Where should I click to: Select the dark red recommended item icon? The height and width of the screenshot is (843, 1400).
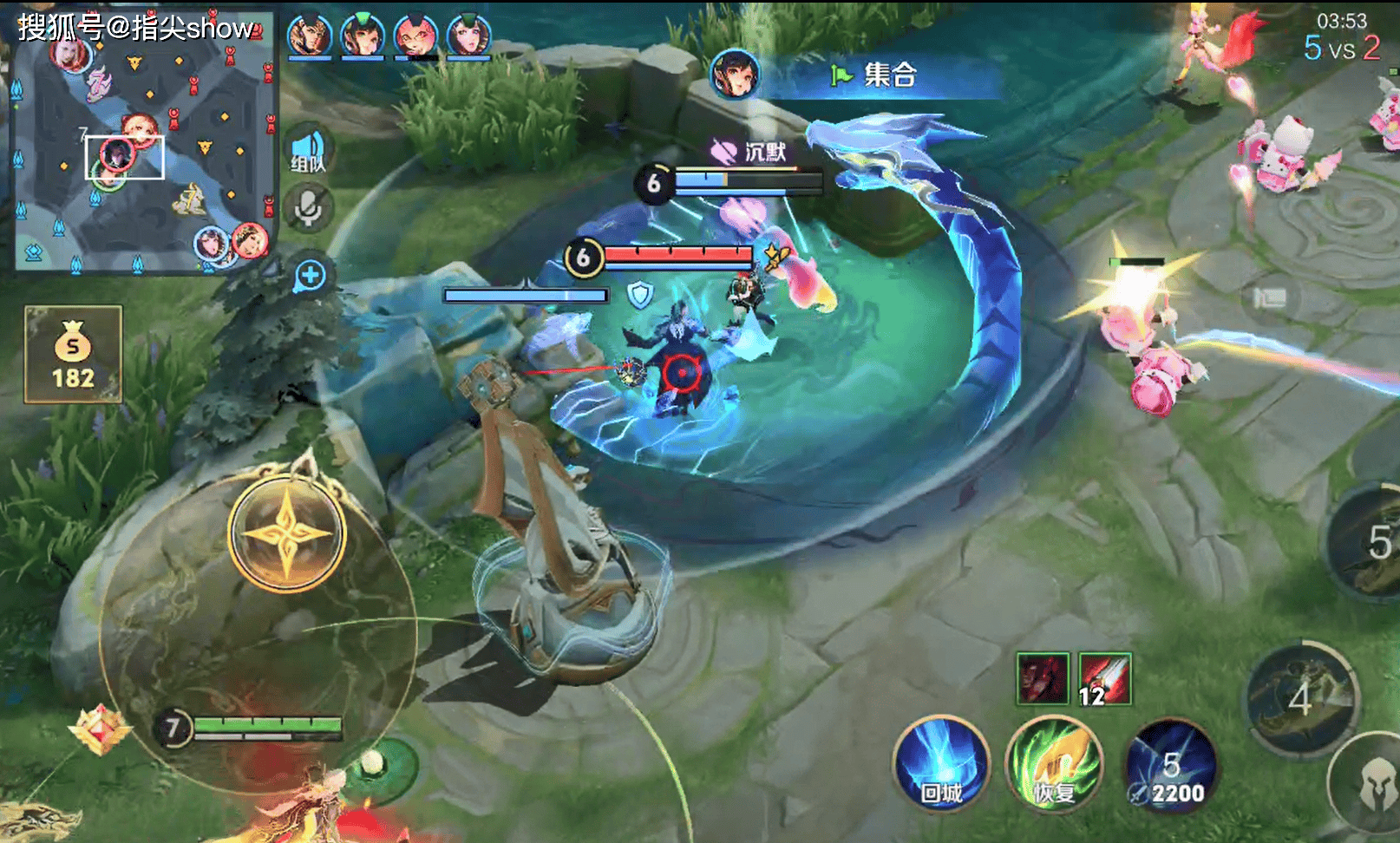[1043, 678]
